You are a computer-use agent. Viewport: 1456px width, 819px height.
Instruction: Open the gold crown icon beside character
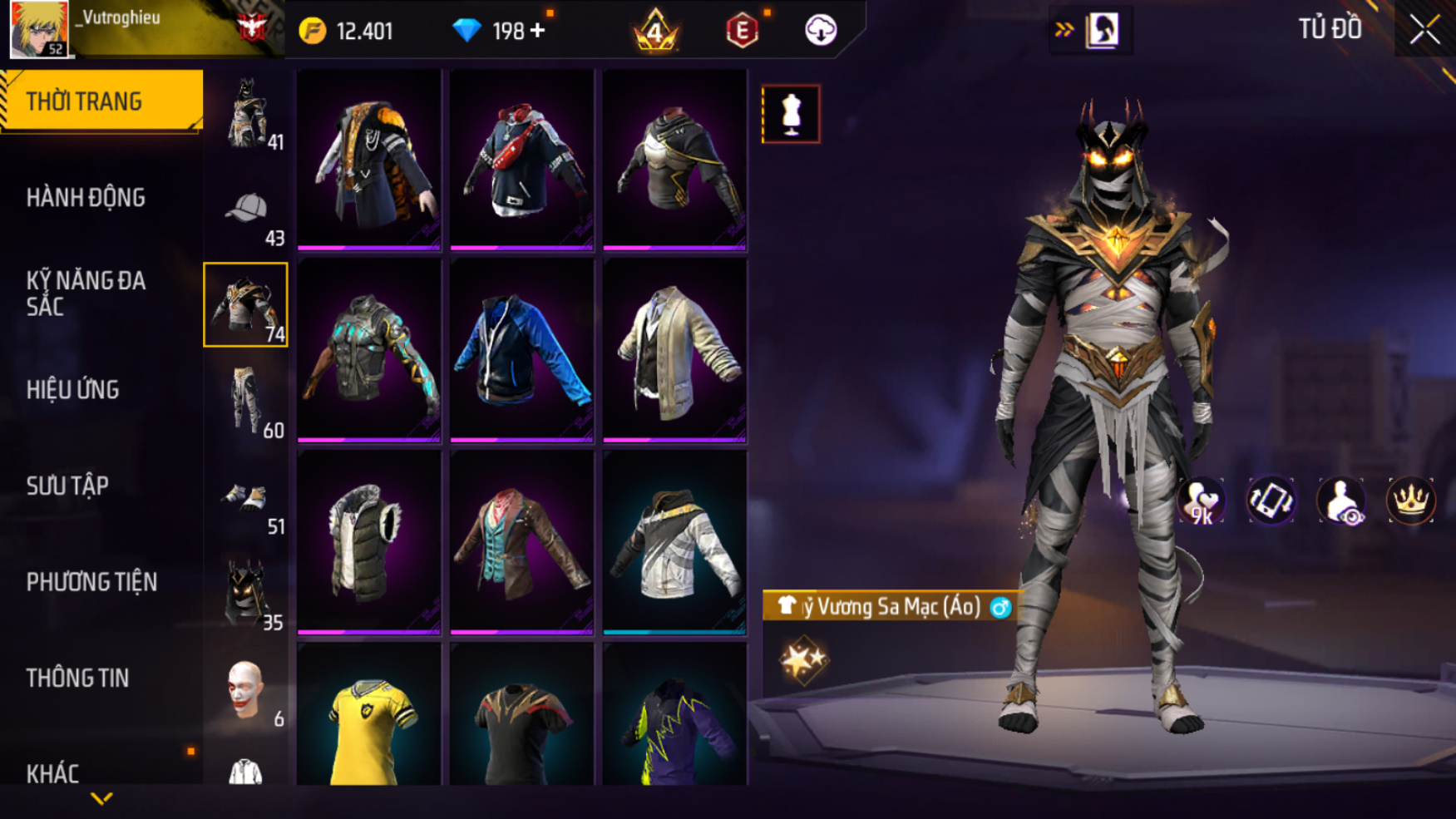pos(1411,501)
